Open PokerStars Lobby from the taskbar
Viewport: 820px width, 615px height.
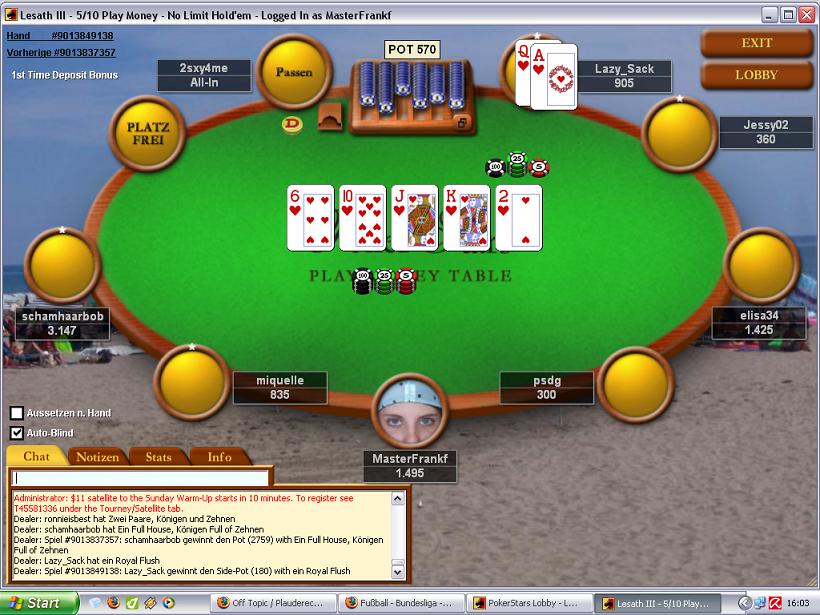pyautogui.click(x=533, y=604)
